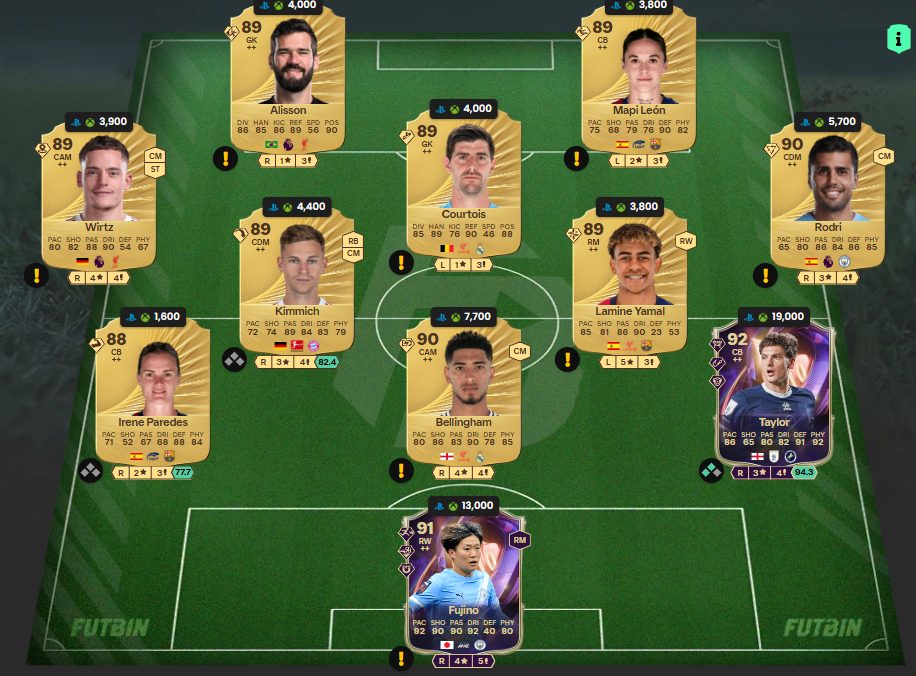Screen dimensions: 916x676
Task: Click the warning icon below Fujino
Action: (401, 659)
